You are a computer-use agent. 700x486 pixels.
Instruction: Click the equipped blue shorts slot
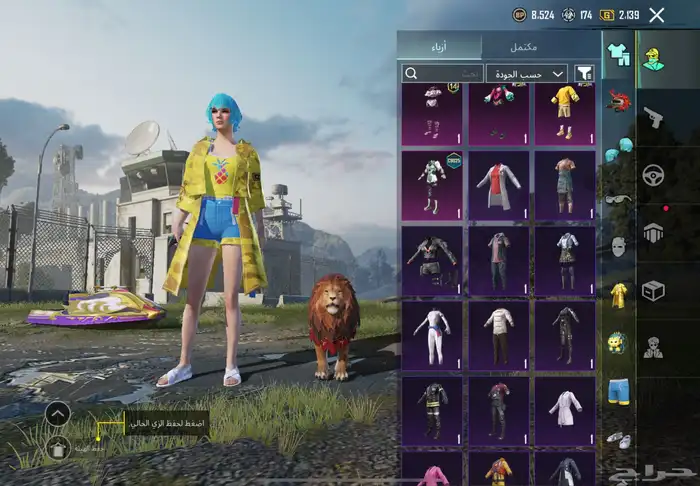pyautogui.click(x=618, y=390)
